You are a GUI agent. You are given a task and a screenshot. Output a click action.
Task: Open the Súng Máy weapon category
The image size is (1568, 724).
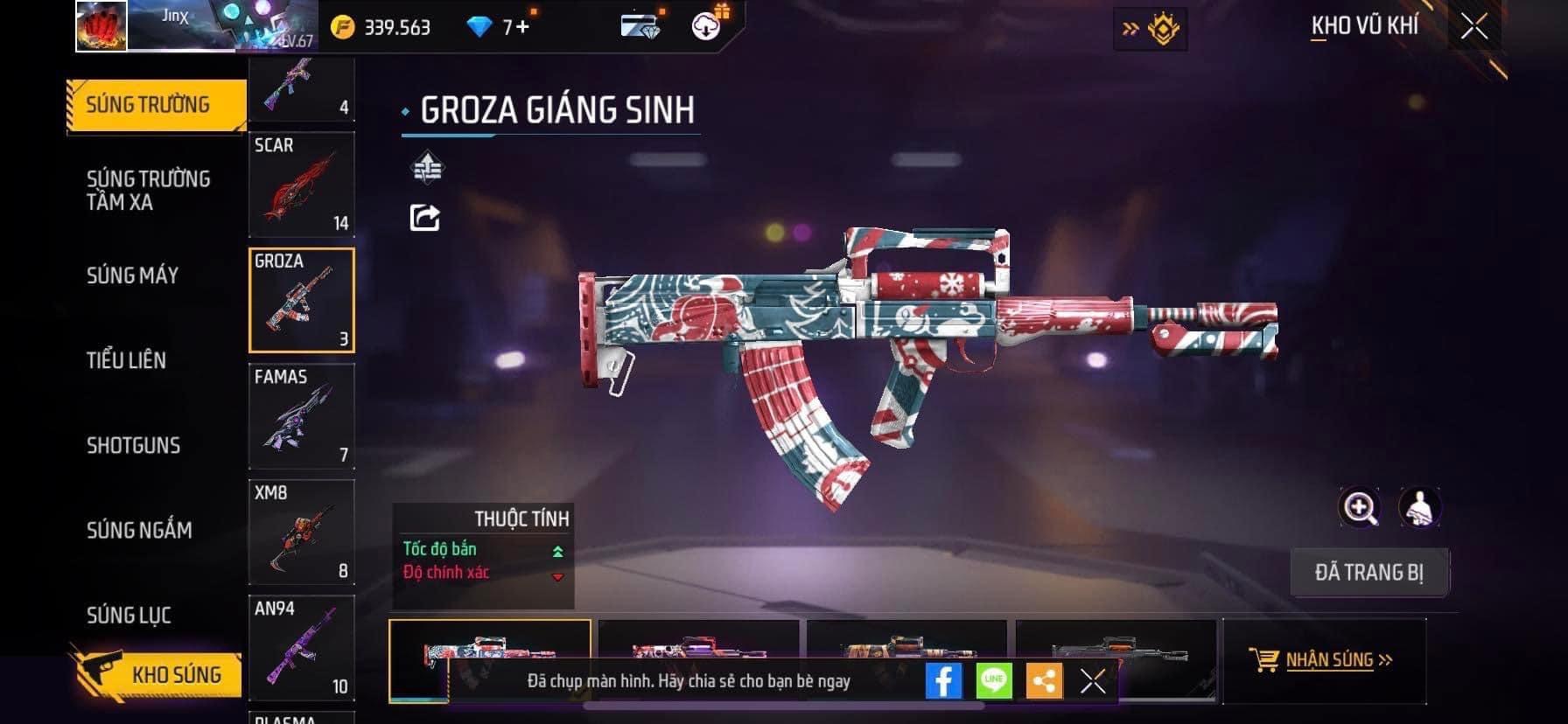132,275
